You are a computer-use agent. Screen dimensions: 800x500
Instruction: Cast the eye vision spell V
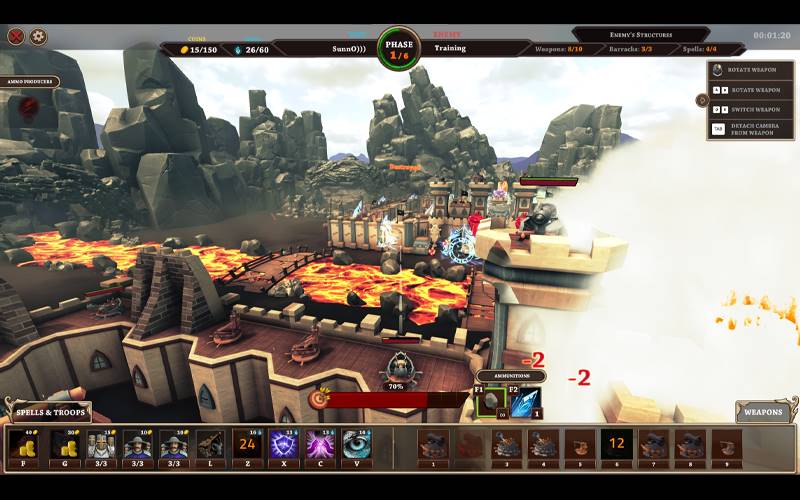356,445
